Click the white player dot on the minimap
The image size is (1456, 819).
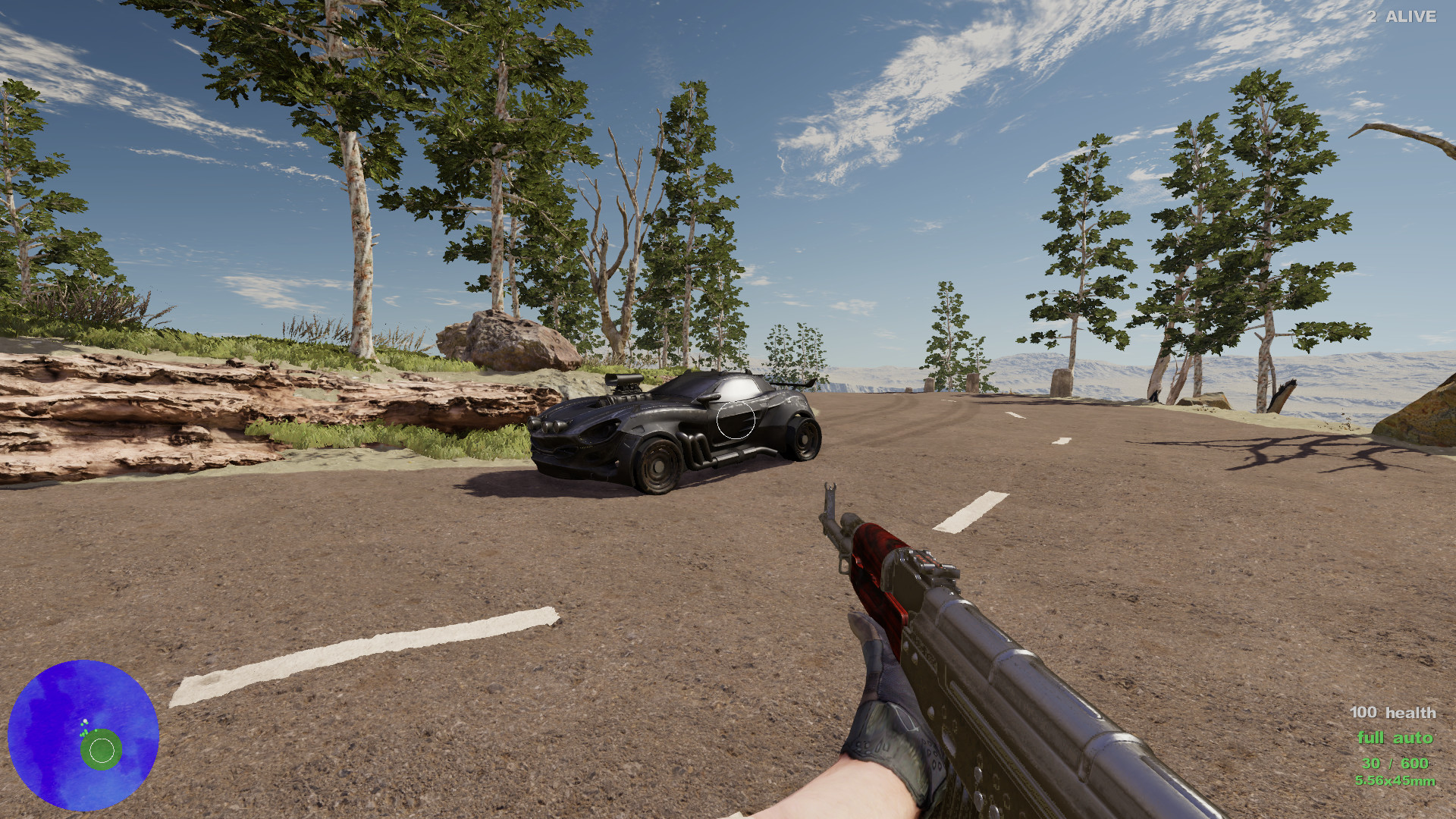85,721
